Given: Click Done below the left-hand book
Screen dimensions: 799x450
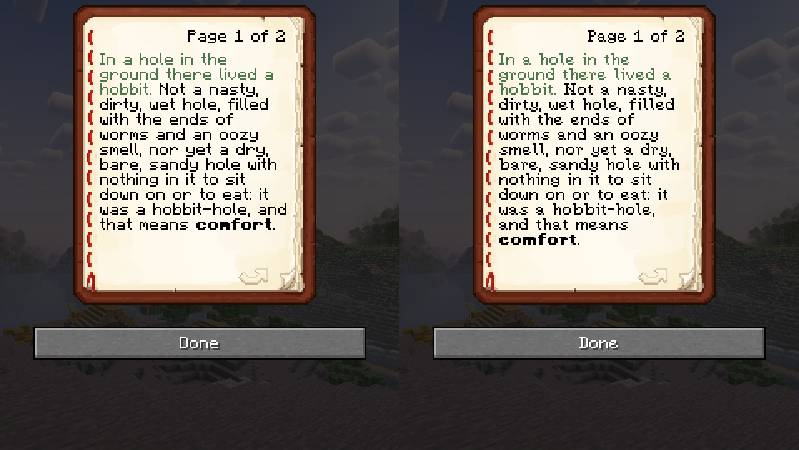Looking at the screenshot, I should tap(199, 343).
